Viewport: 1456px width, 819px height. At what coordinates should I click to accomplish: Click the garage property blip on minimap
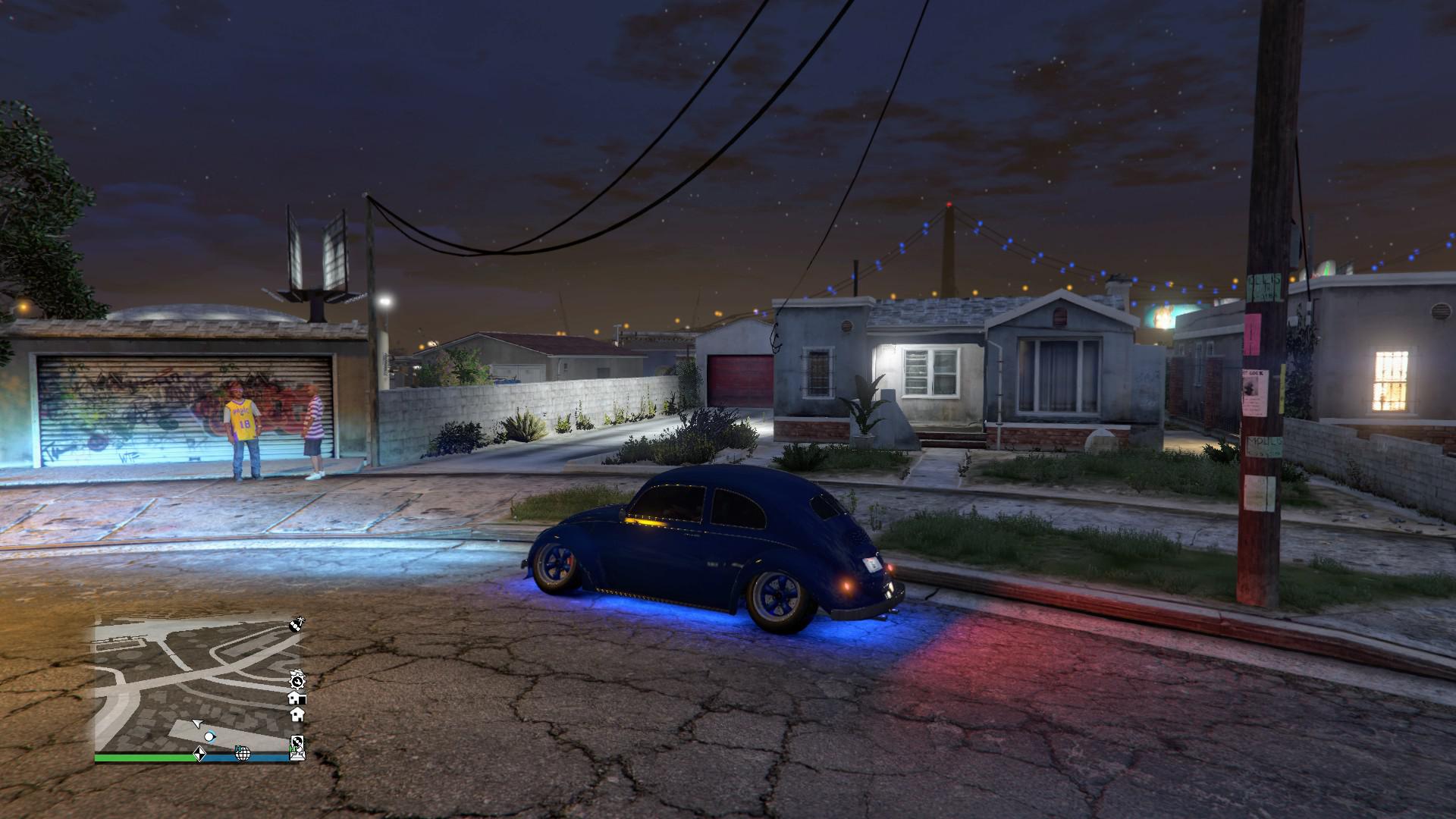297,699
